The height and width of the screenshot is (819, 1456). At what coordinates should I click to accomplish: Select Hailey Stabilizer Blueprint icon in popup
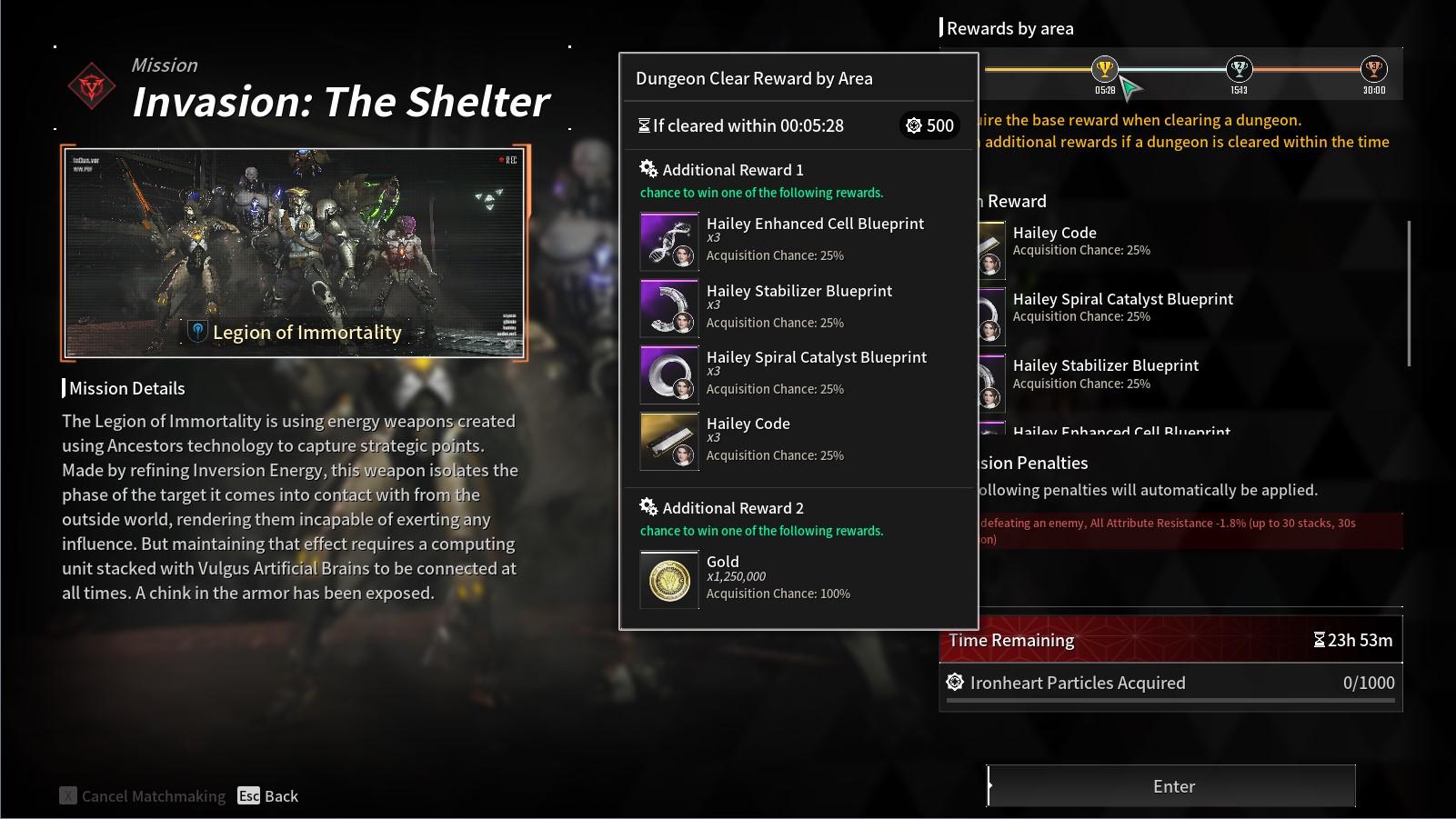click(x=669, y=308)
